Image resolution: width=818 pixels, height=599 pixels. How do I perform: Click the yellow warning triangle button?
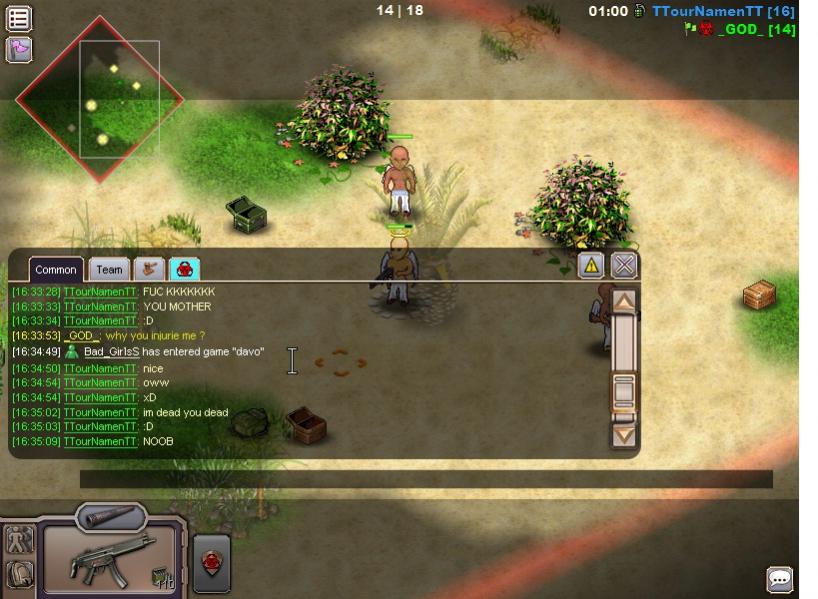(591, 265)
